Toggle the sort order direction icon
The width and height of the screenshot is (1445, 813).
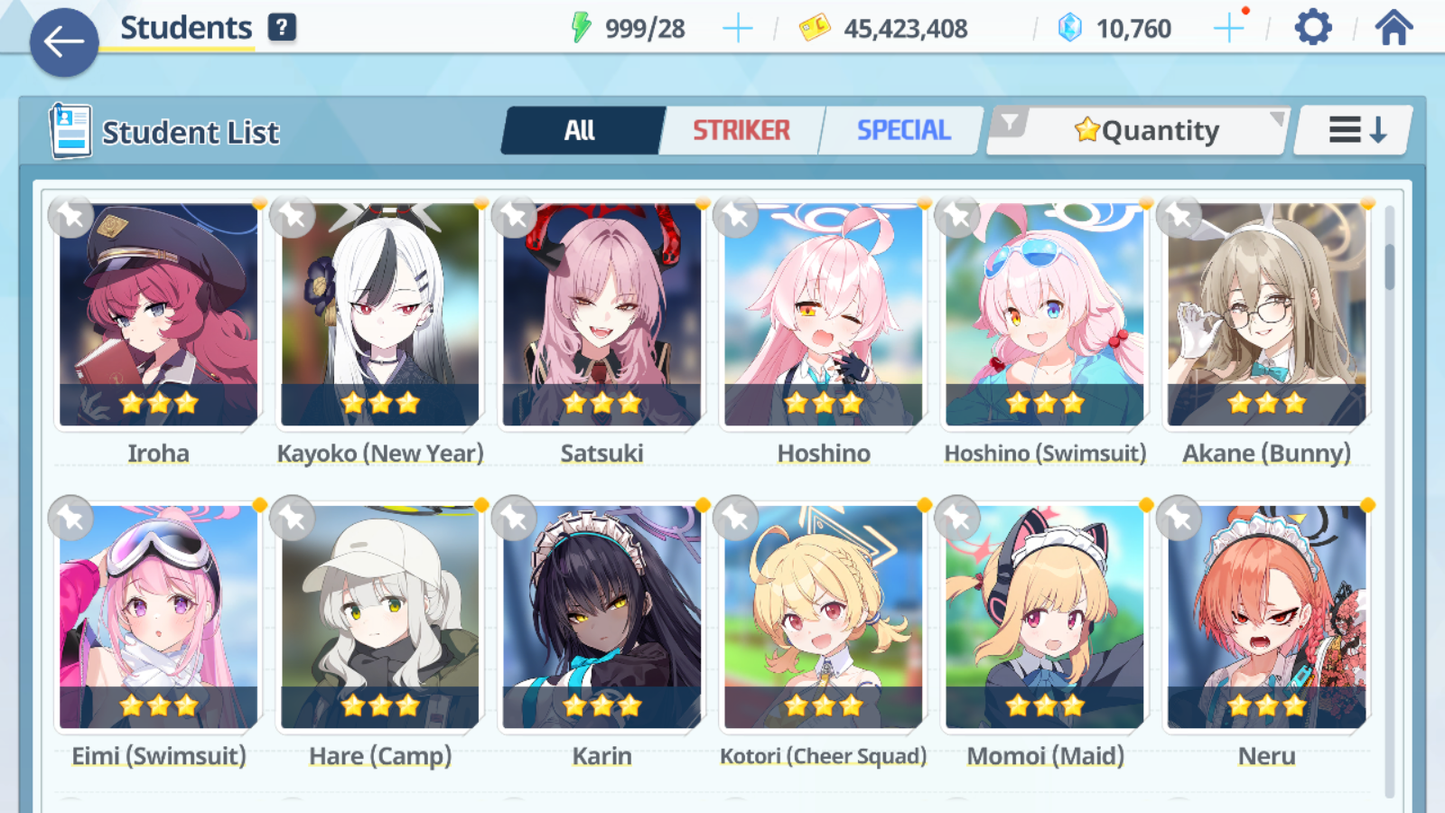coord(1353,129)
